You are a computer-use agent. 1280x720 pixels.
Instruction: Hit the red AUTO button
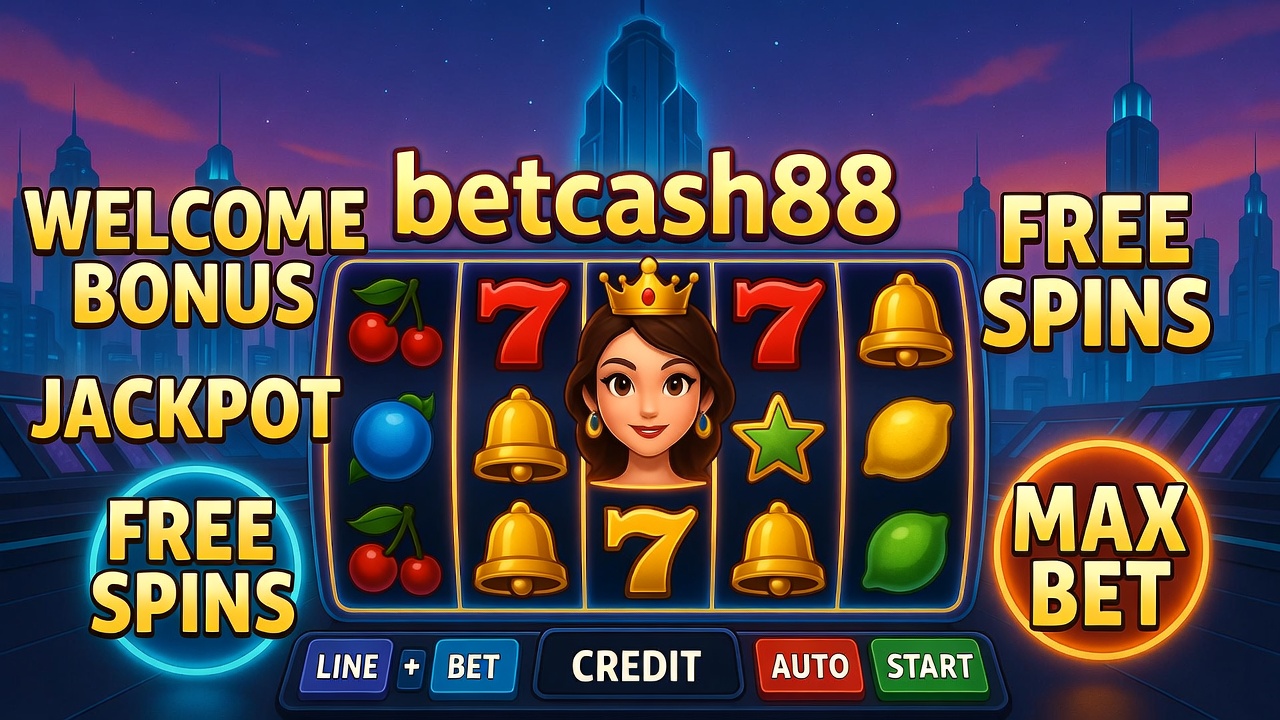point(808,667)
